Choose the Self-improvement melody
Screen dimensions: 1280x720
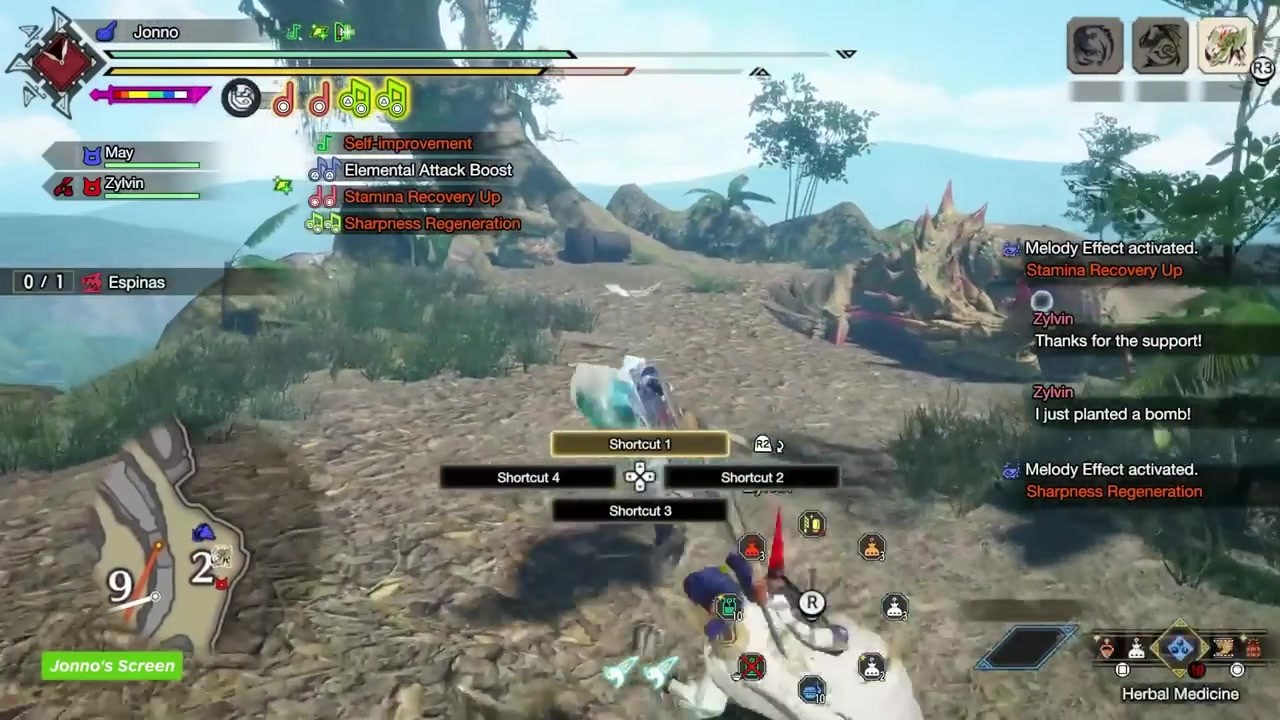click(x=407, y=144)
